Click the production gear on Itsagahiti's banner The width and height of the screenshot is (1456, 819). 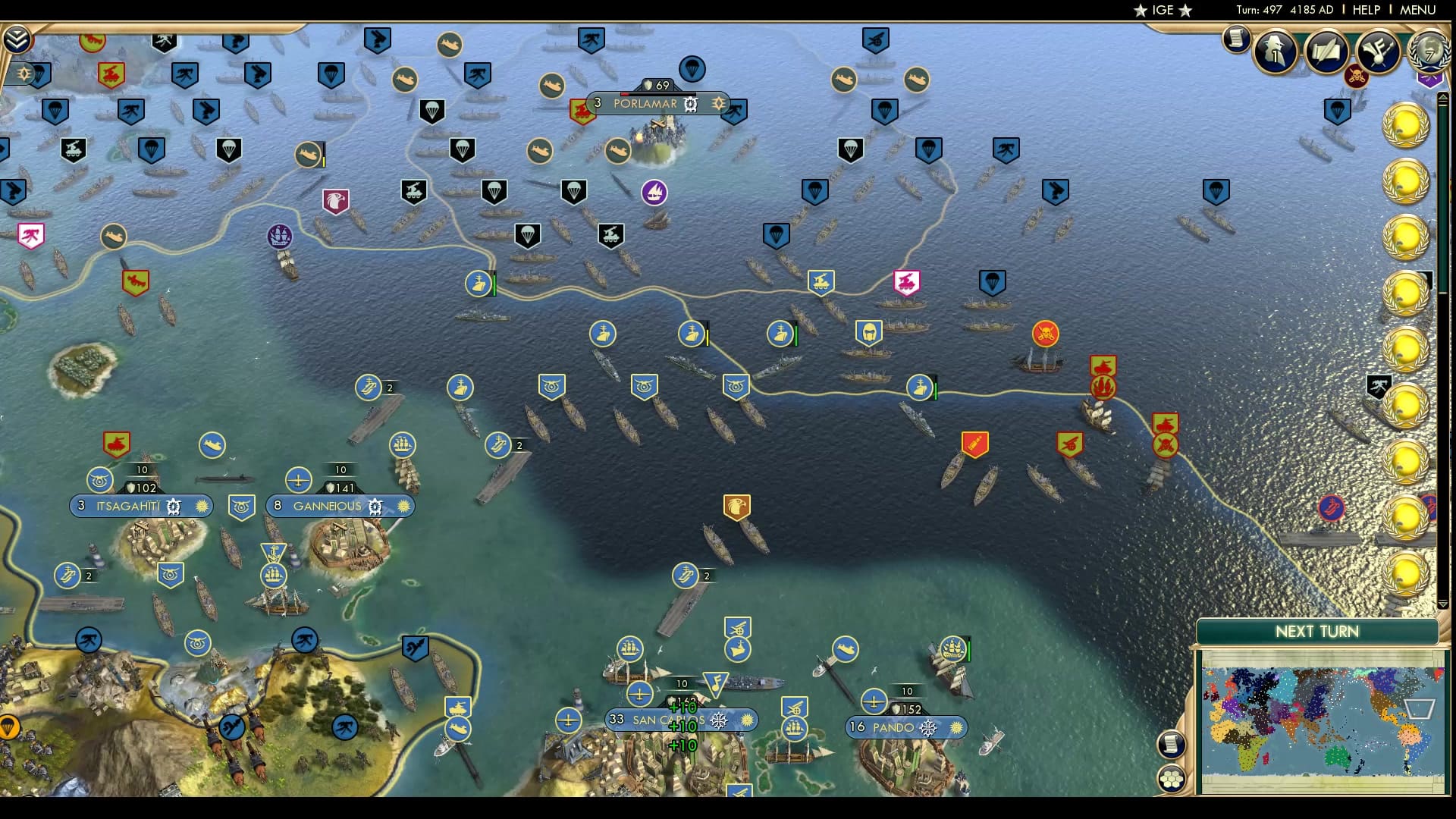[x=174, y=506]
